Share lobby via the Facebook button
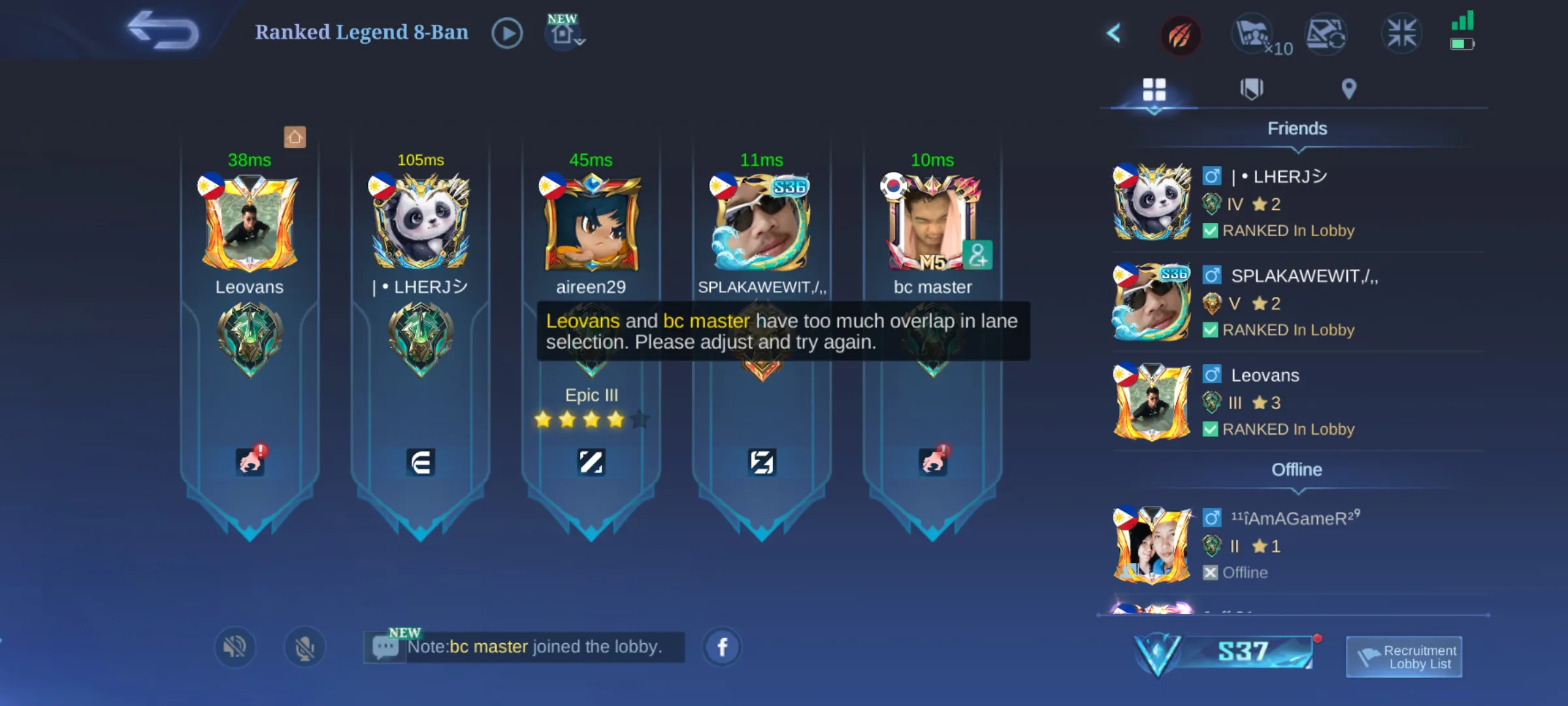Viewport: 1568px width, 706px height. [x=722, y=647]
